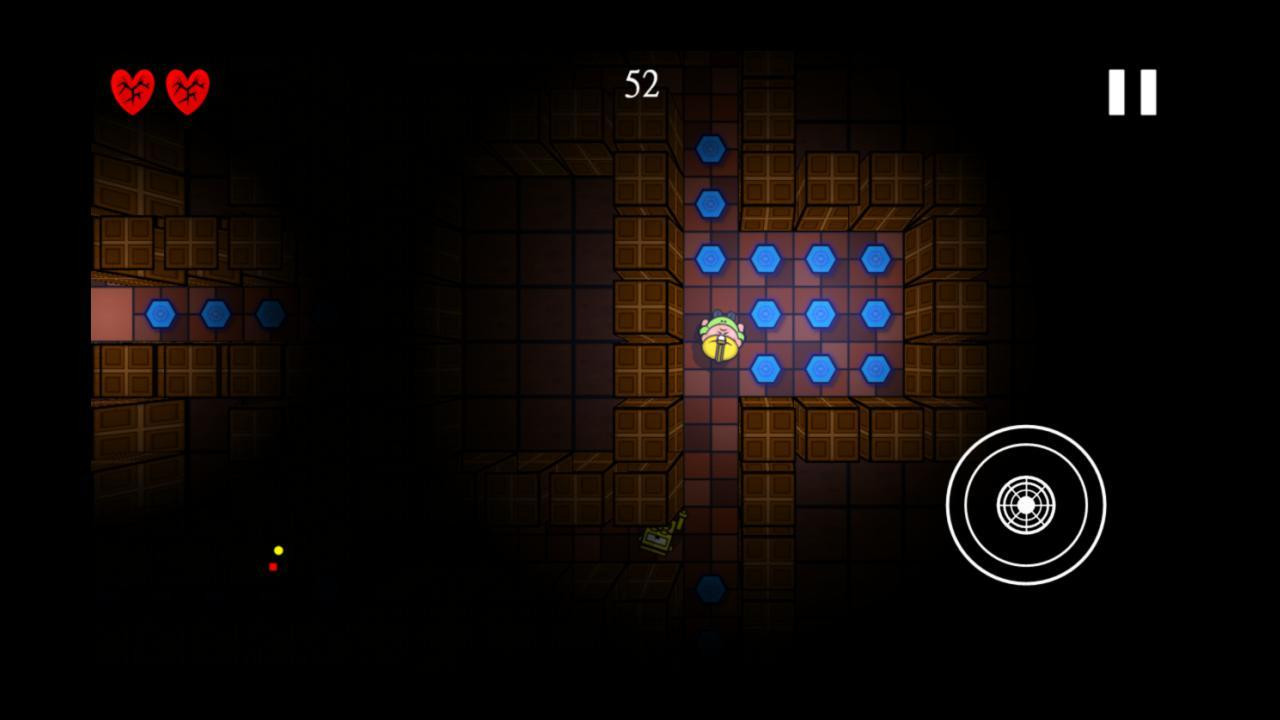Click the gem at the top of the intersection
The image size is (1280, 720).
coord(710,204)
